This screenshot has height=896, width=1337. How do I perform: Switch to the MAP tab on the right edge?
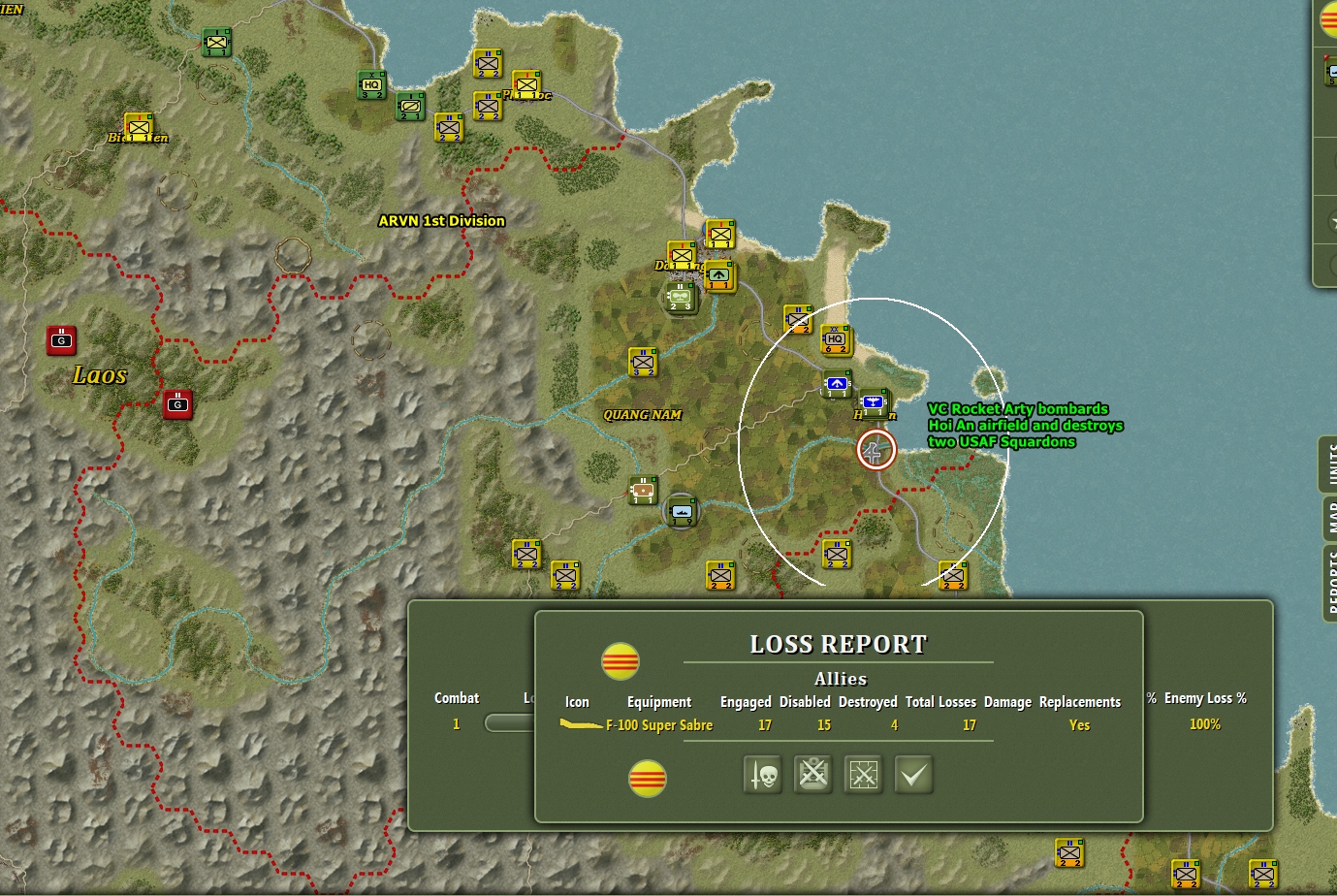(1329, 519)
